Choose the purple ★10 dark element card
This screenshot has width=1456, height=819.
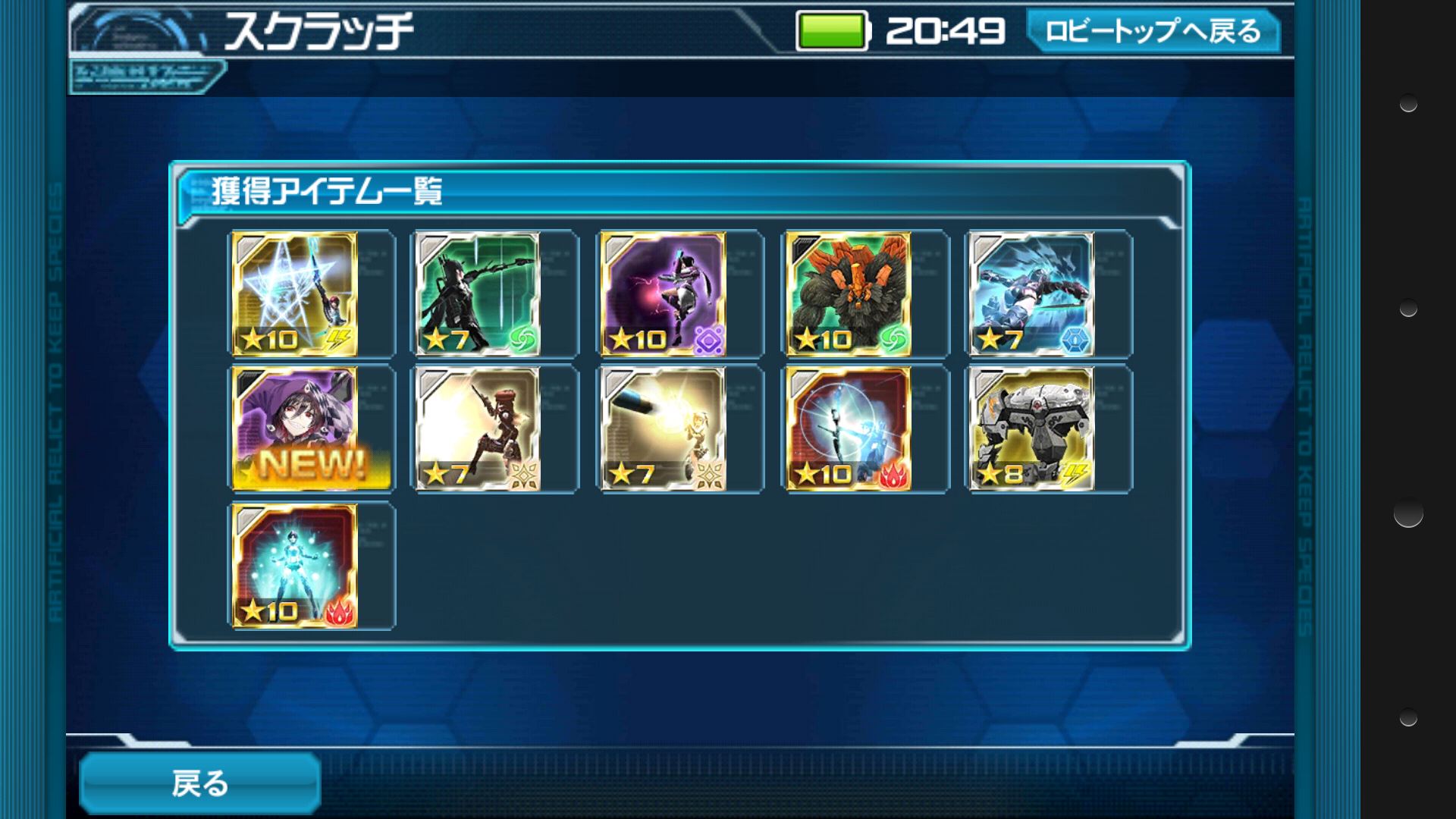click(664, 294)
